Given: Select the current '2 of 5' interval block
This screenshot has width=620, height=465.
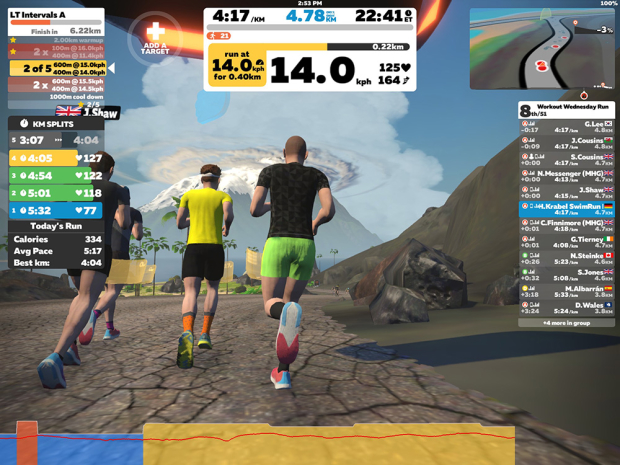Looking at the screenshot, I should (x=58, y=68).
